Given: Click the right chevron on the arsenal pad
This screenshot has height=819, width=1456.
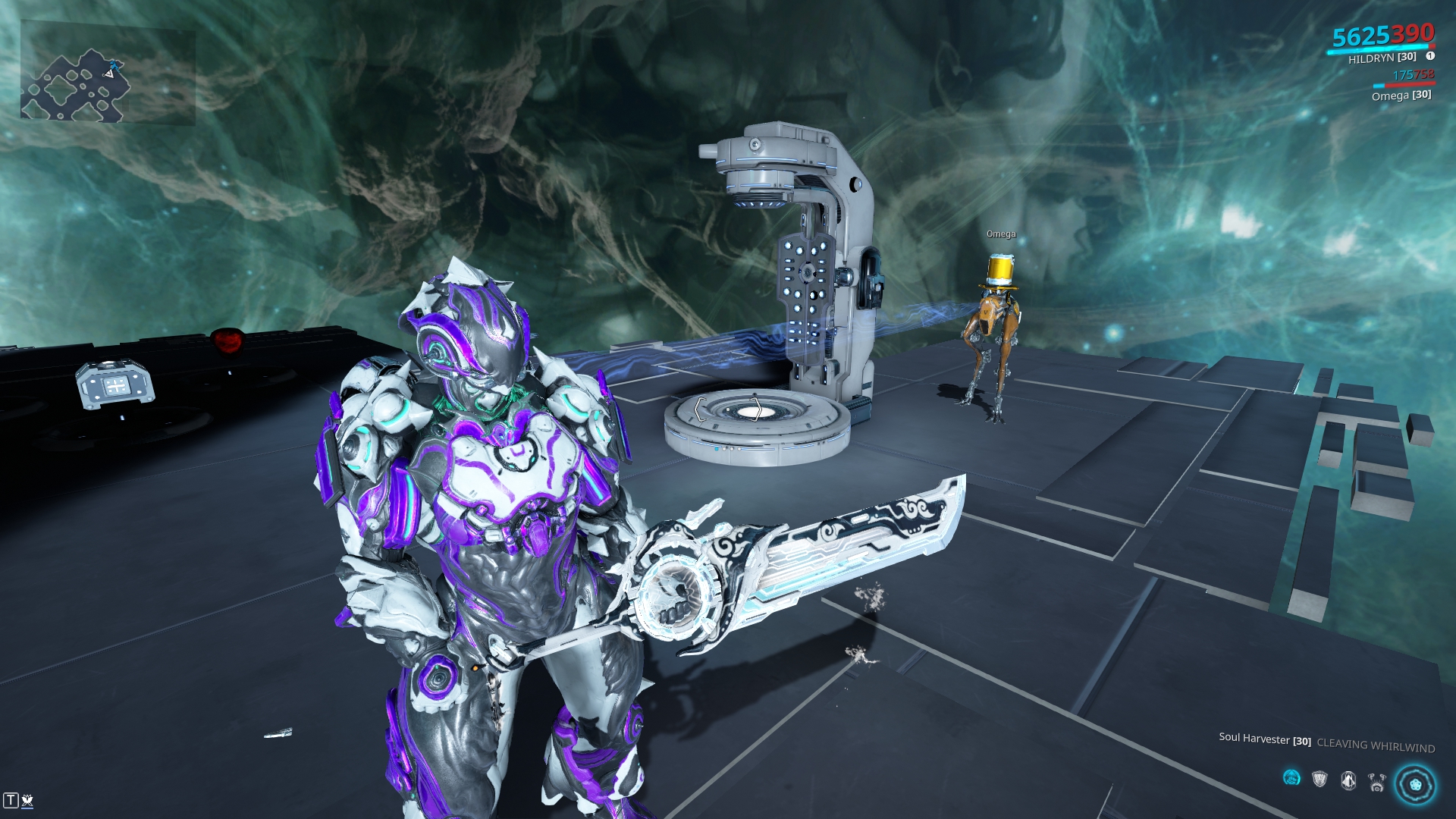Looking at the screenshot, I should pyautogui.click(x=756, y=409).
